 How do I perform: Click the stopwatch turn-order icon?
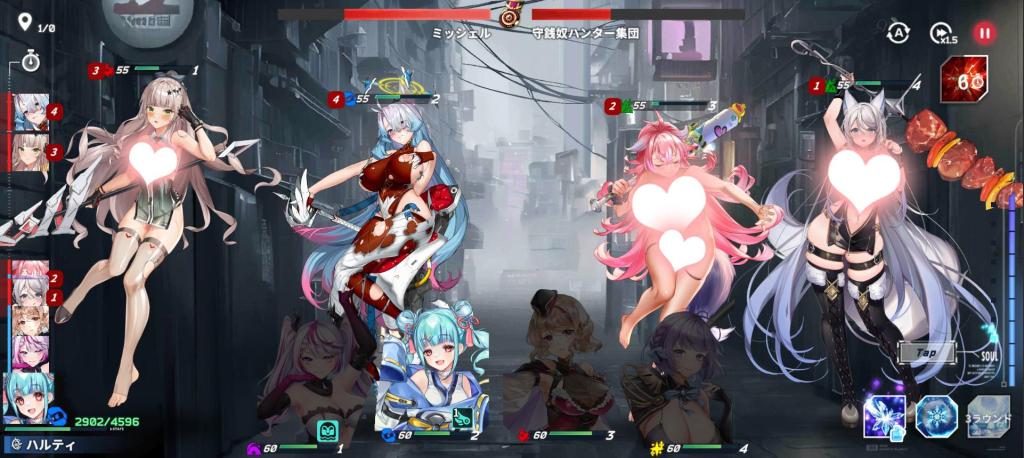point(30,64)
